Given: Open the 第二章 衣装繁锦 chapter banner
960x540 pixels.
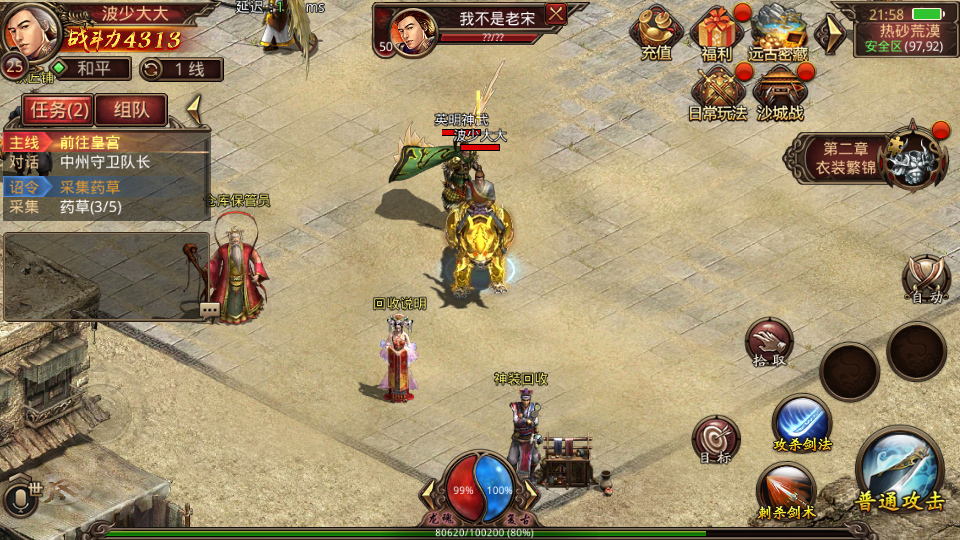Looking at the screenshot, I should [x=850, y=158].
